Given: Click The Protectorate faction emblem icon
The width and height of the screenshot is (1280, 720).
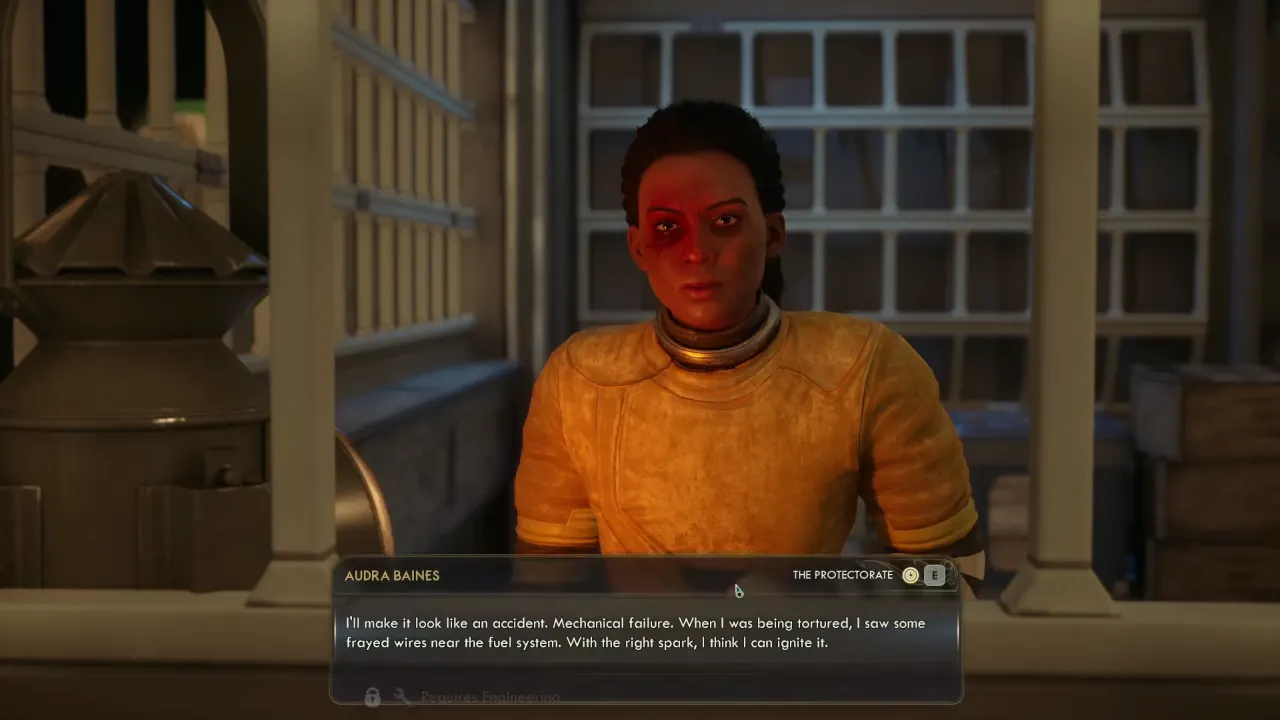Looking at the screenshot, I should (x=910, y=575).
